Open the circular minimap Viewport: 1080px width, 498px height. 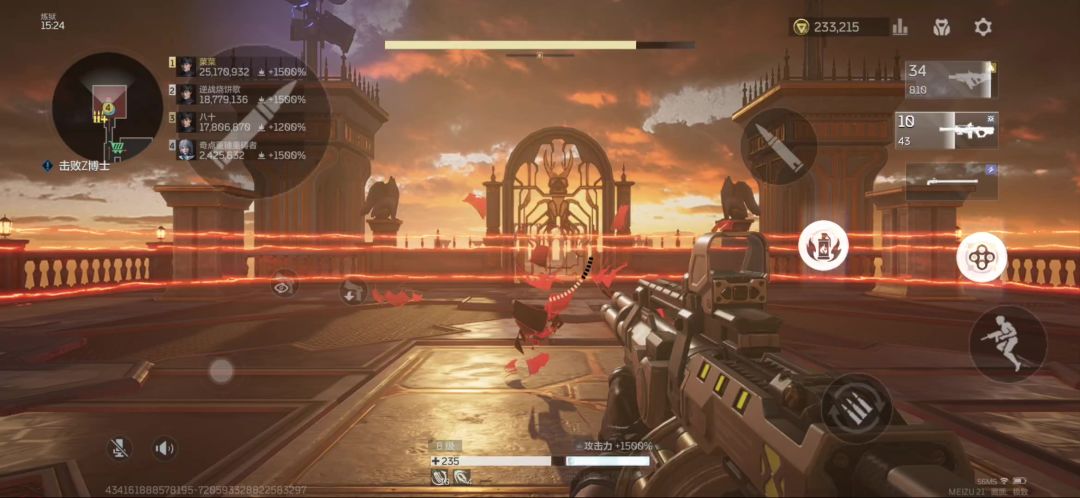click(107, 107)
